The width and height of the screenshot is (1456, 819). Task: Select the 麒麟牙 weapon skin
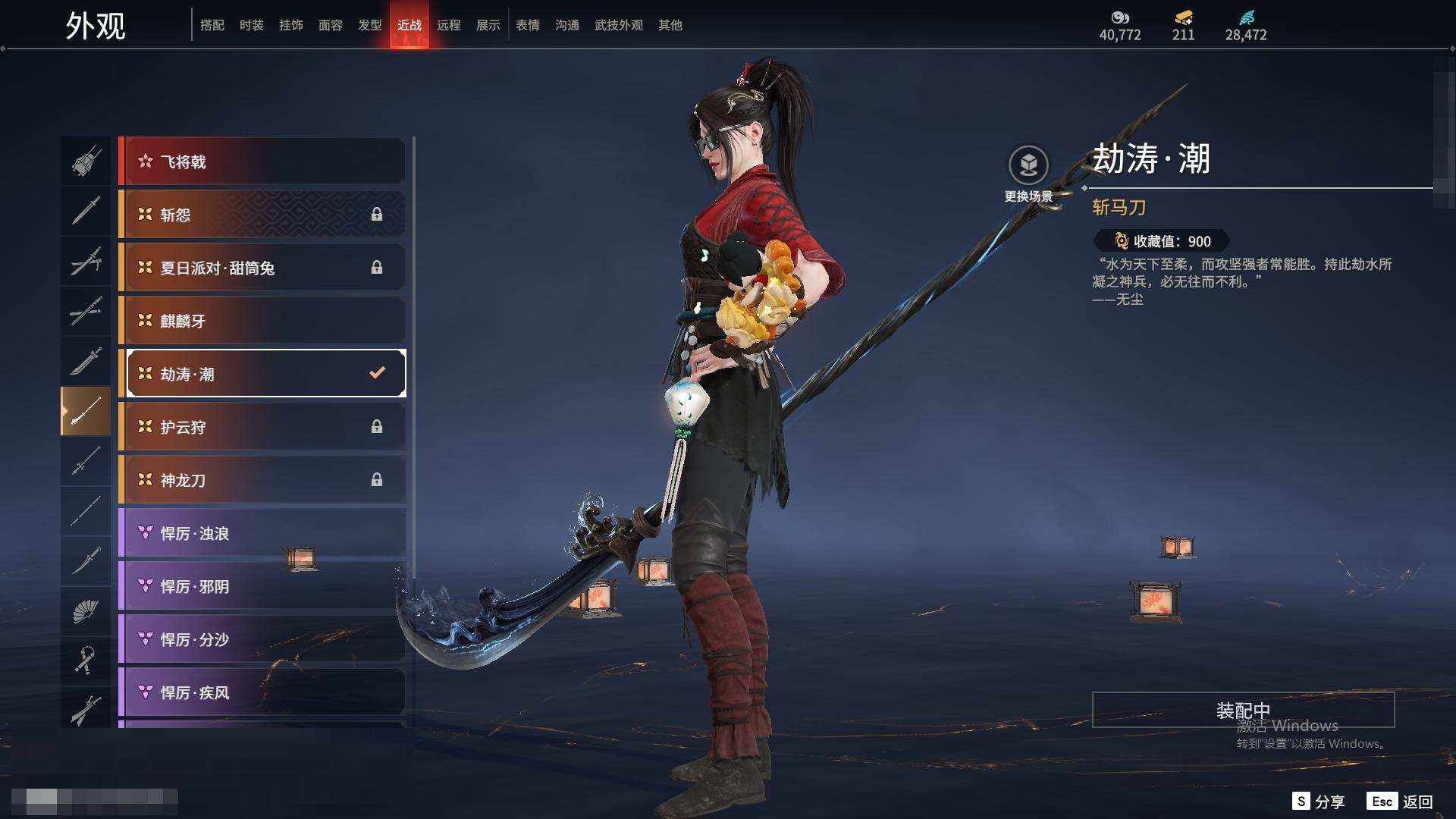(x=262, y=321)
